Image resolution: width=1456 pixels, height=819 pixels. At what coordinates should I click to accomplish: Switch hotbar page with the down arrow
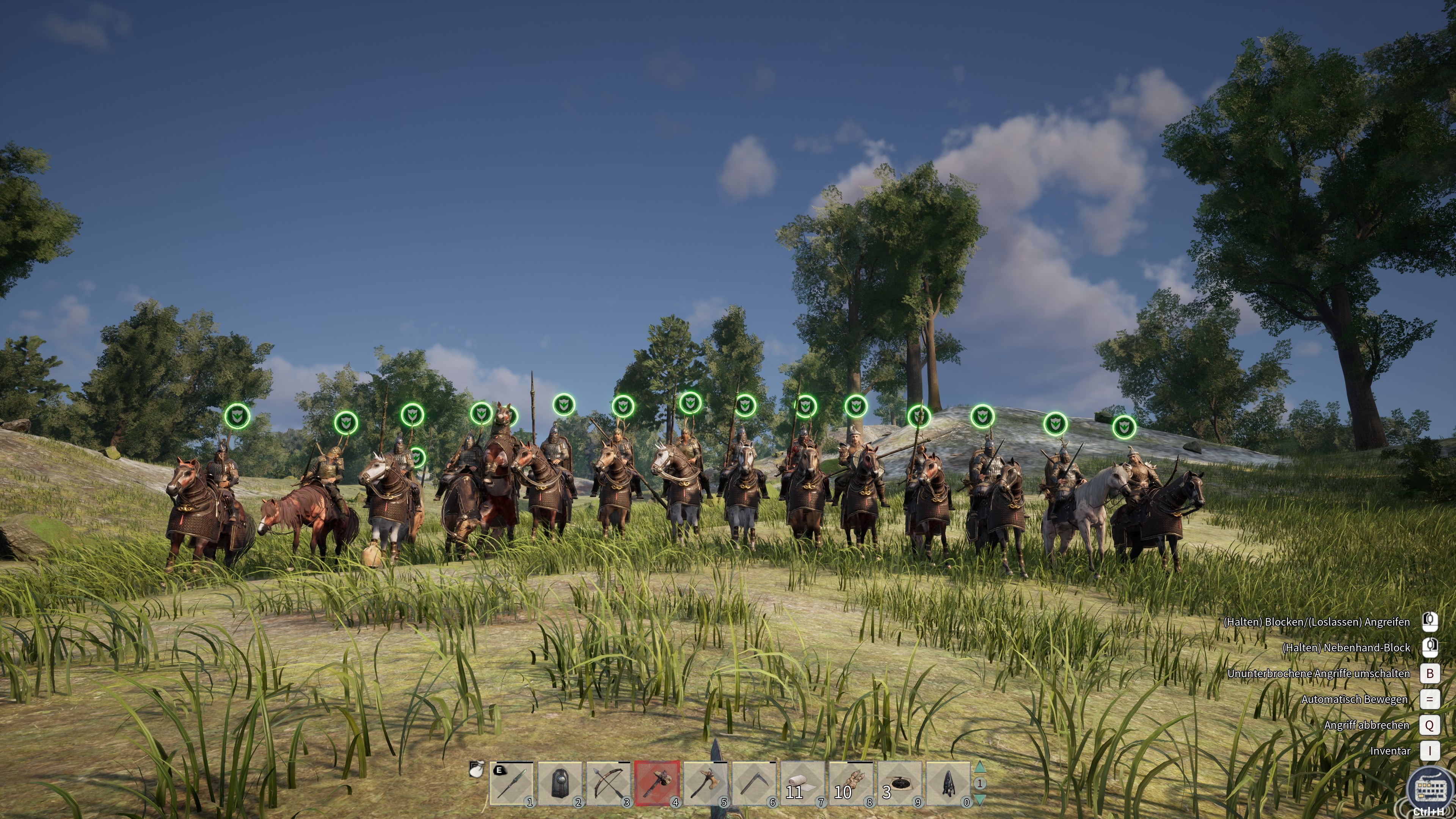(979, 799)
